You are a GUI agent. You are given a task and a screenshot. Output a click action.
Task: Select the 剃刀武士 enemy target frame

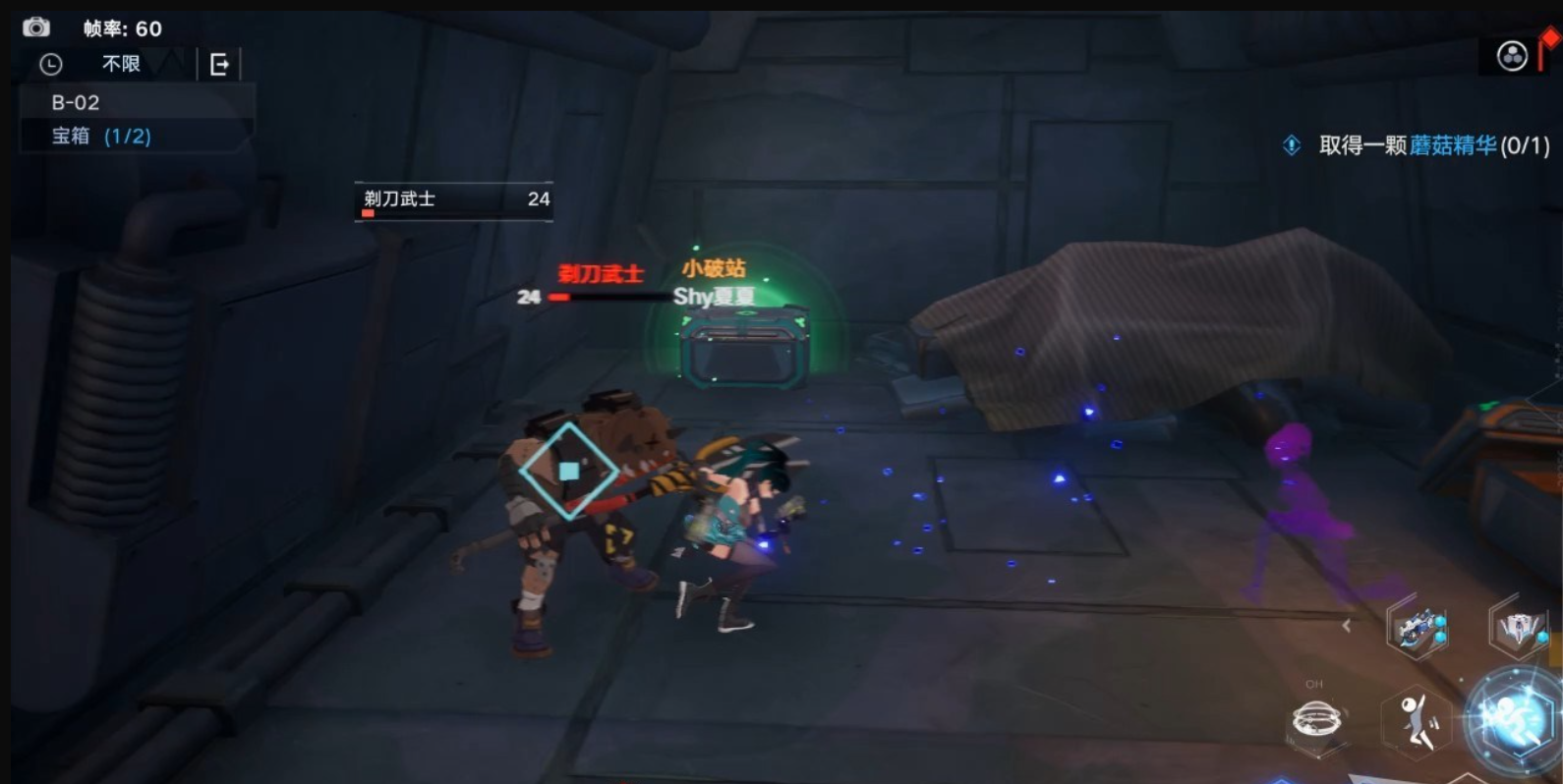[x=454, y=199]
